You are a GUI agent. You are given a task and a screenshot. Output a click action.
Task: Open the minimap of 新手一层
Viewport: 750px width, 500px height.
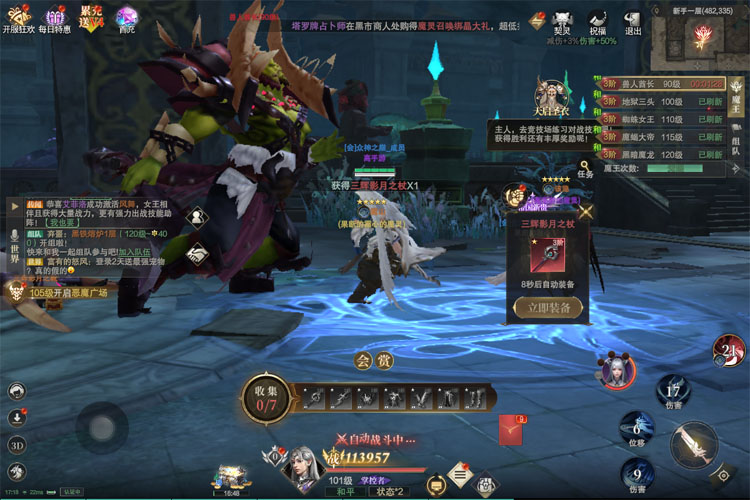pos(697,42)
